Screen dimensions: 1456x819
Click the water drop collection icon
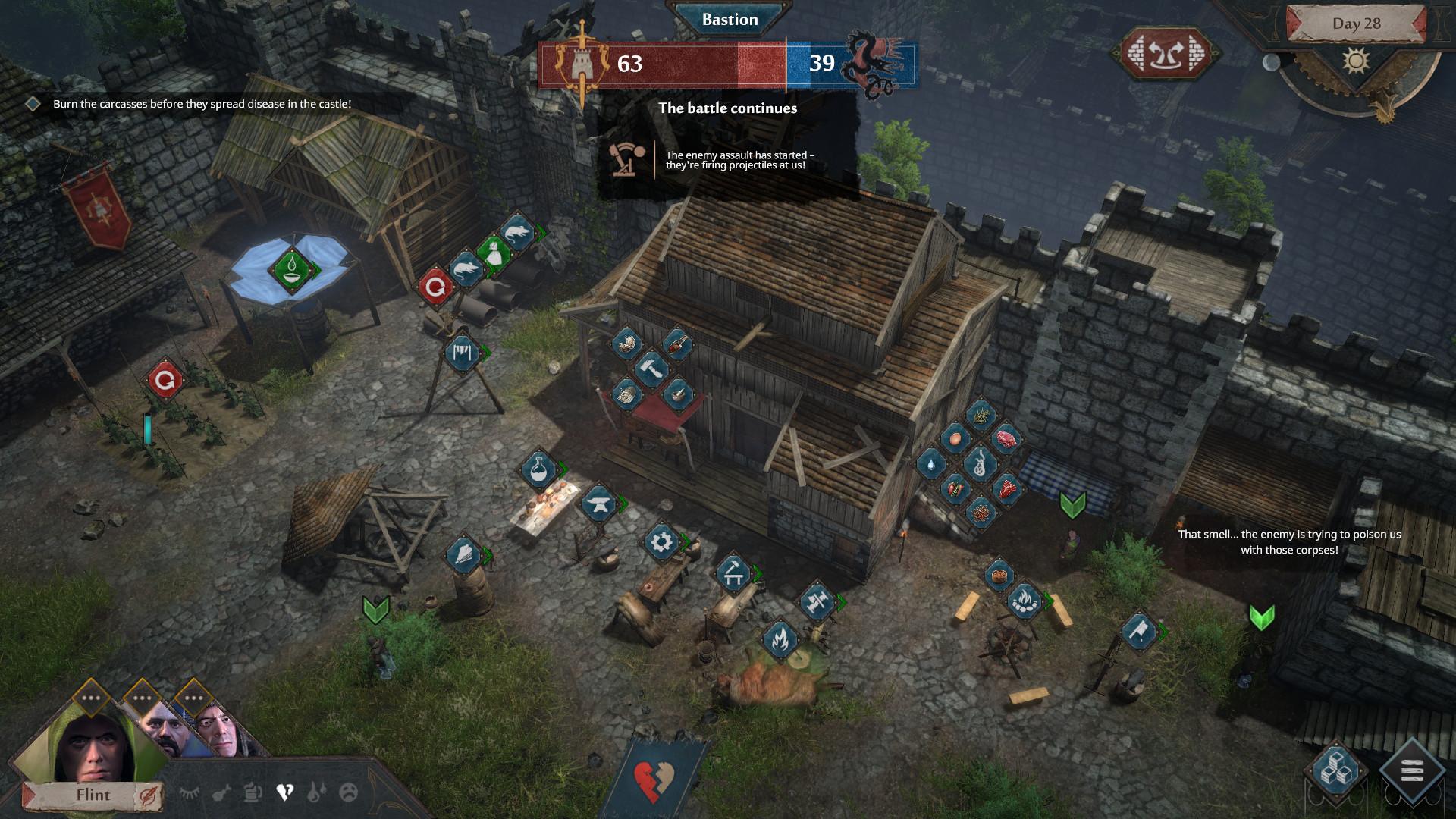point(930,466)
